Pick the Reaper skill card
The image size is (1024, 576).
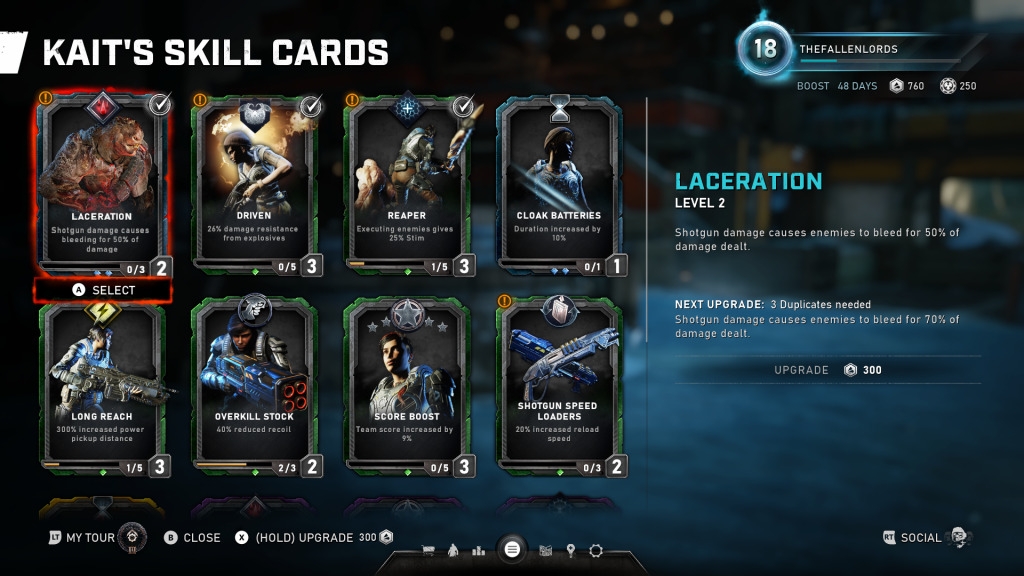[x=406, y=185]
